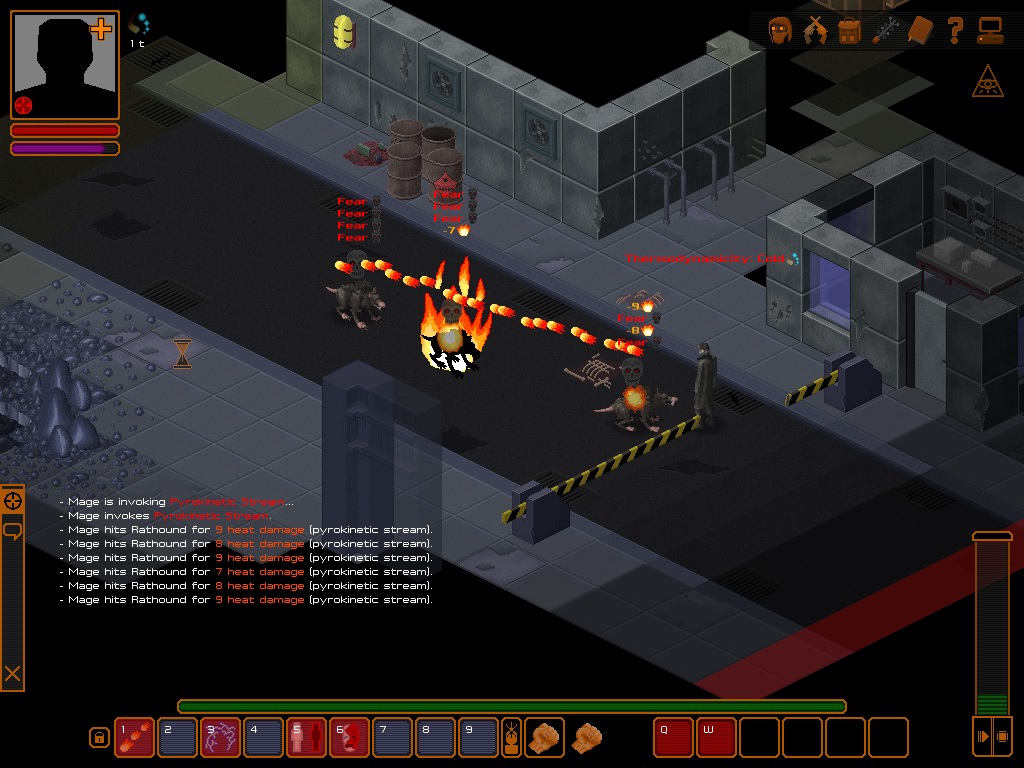Select the first fist weapon slot
The image size is (1024, 768).
pos(545,737)
